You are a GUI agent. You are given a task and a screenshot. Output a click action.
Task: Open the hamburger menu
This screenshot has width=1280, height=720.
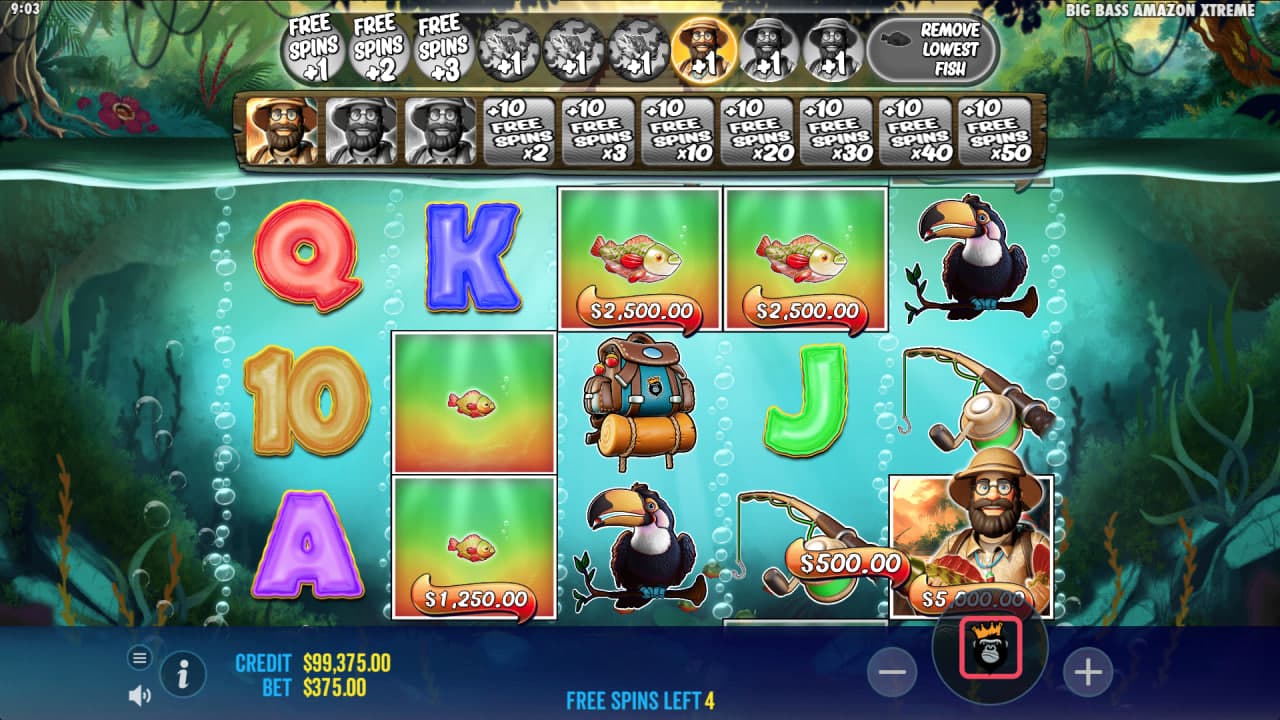click(140, 657)
